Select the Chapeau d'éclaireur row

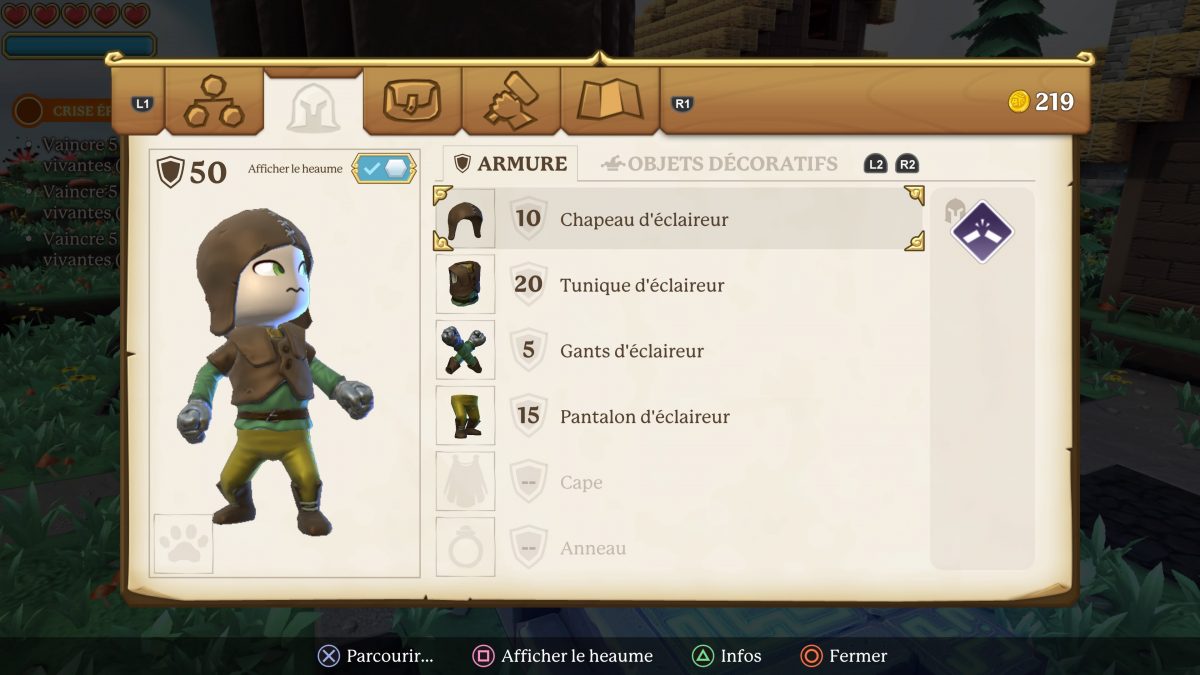[x=678, y=219]
